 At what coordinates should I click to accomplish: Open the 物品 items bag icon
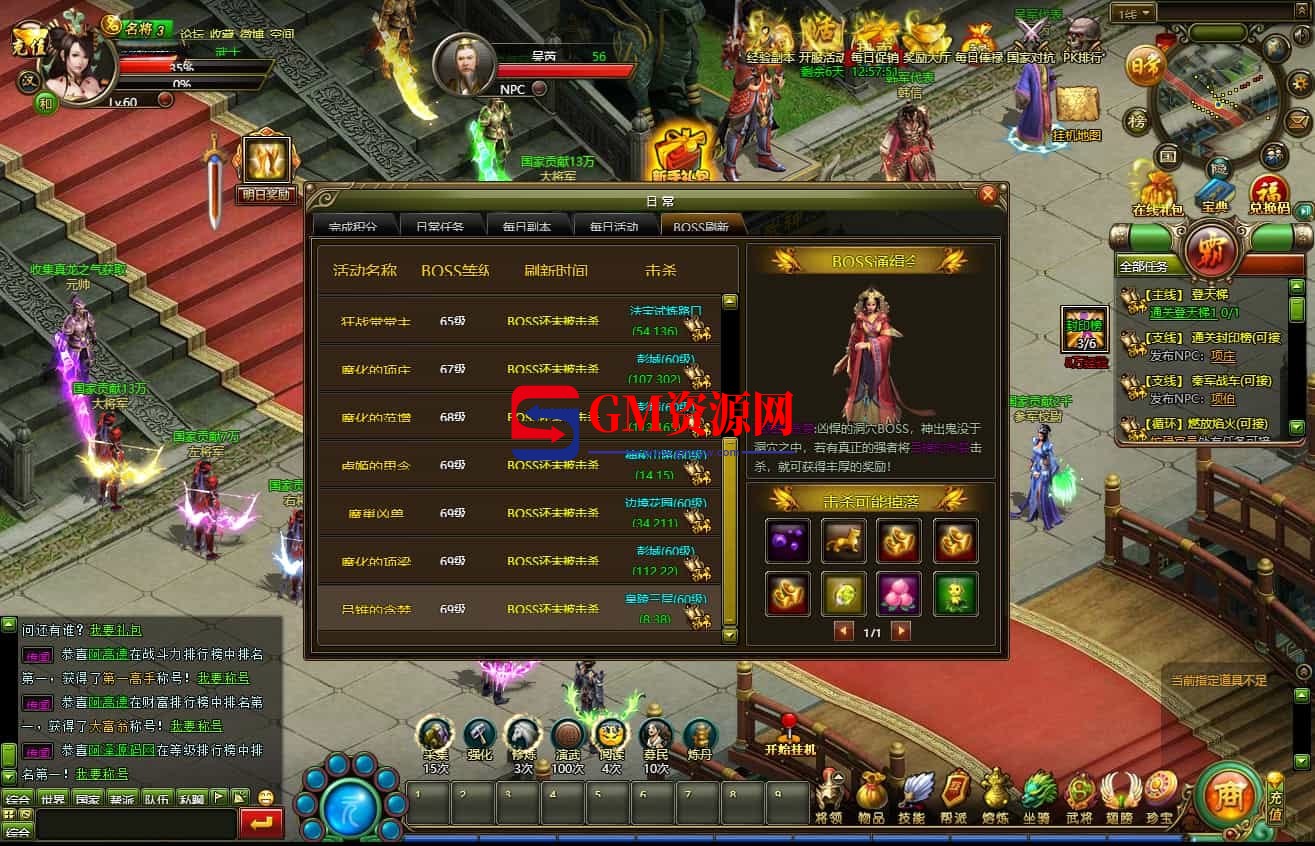point(873,793)
